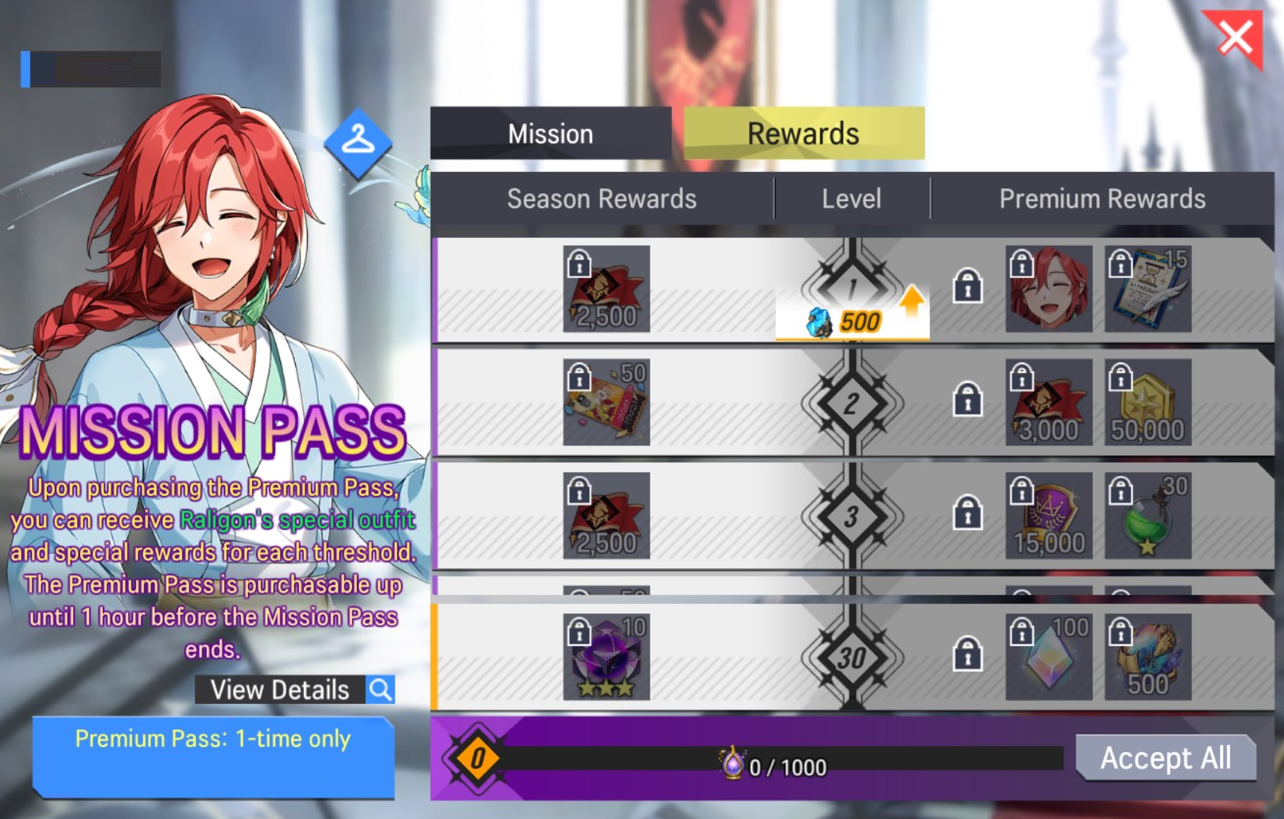Image resolution: width=1284 pixels, height=819 pixels.
Task: Select the 50,000 gold coin premium reward
Action: [1148, 402]
